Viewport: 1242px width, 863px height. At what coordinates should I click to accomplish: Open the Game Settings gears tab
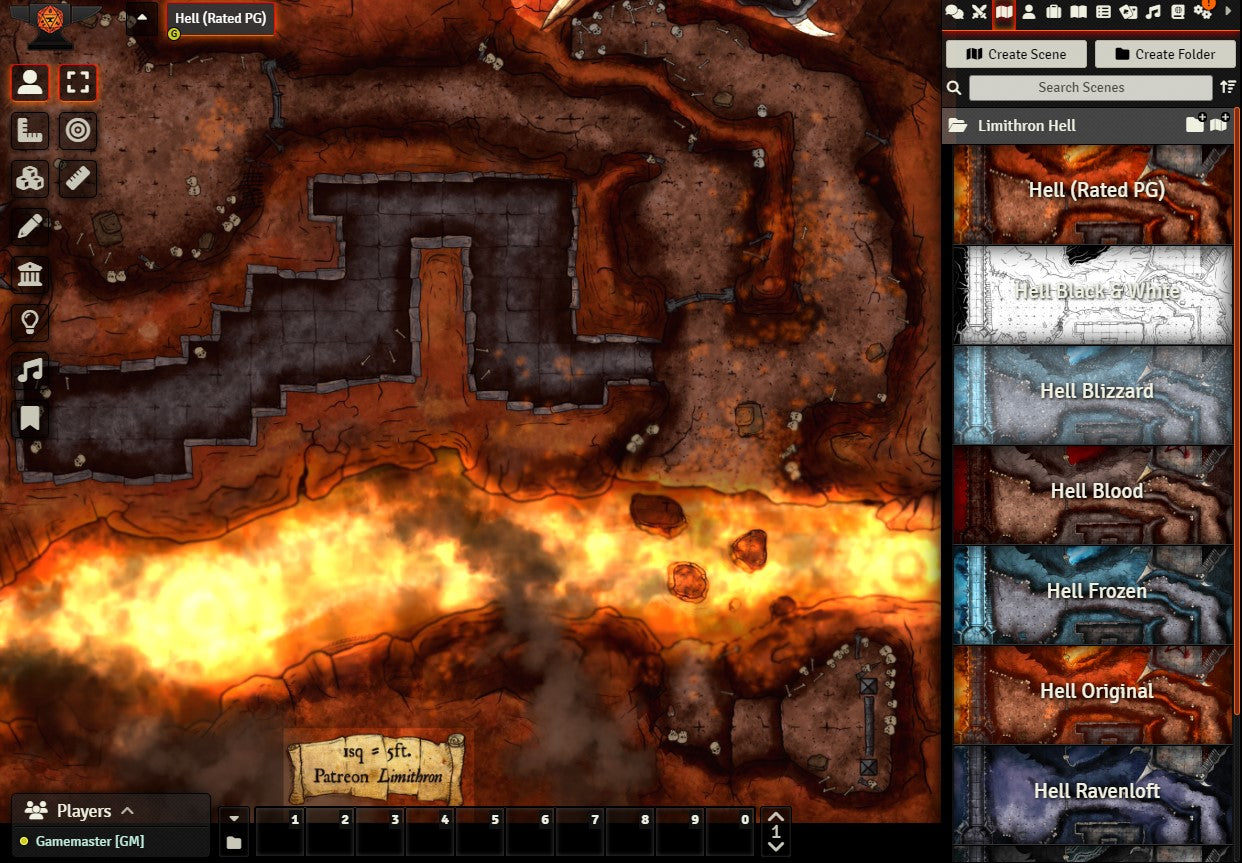1203,12
